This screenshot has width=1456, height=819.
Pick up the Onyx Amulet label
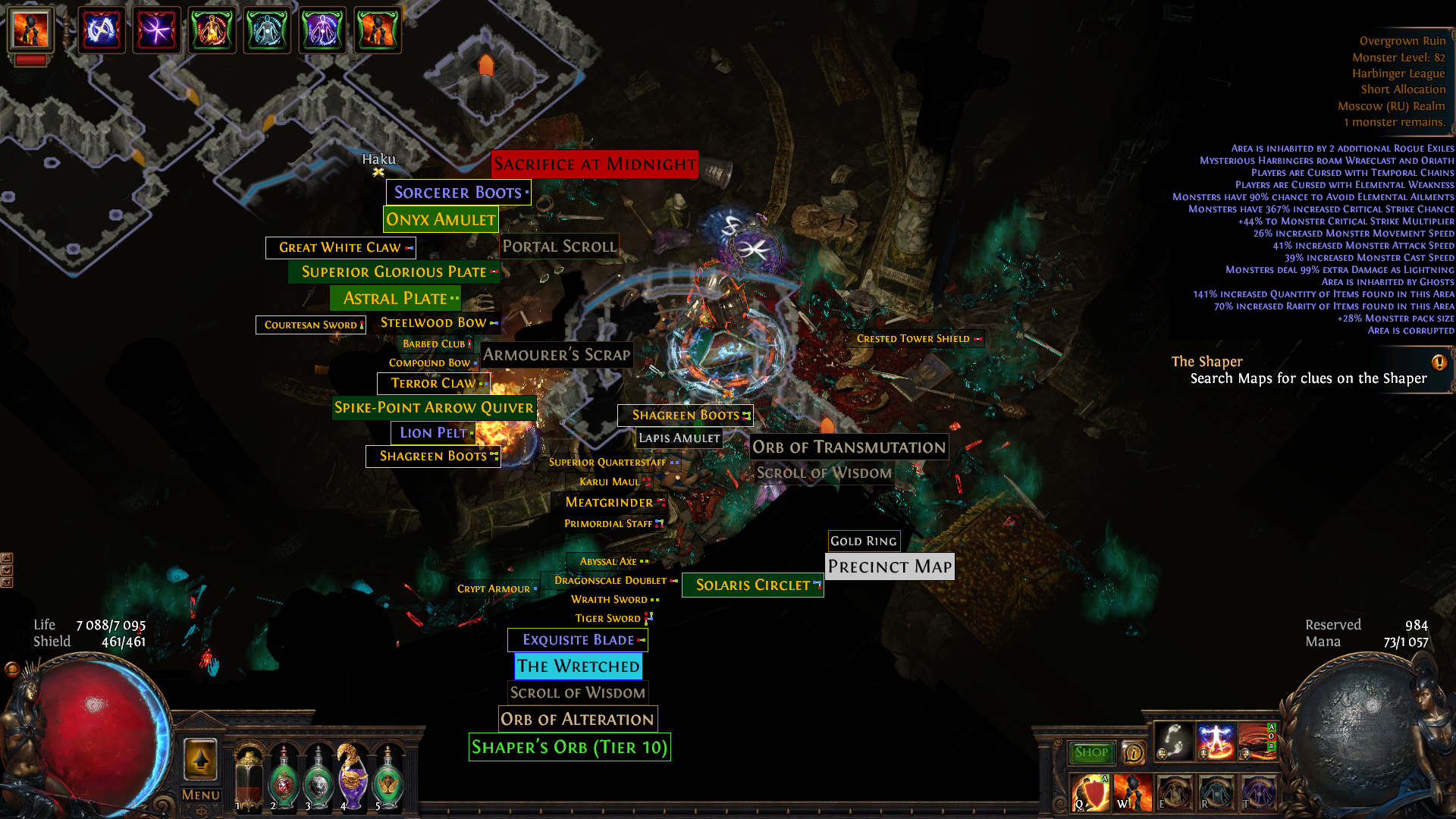pos(441,220)
